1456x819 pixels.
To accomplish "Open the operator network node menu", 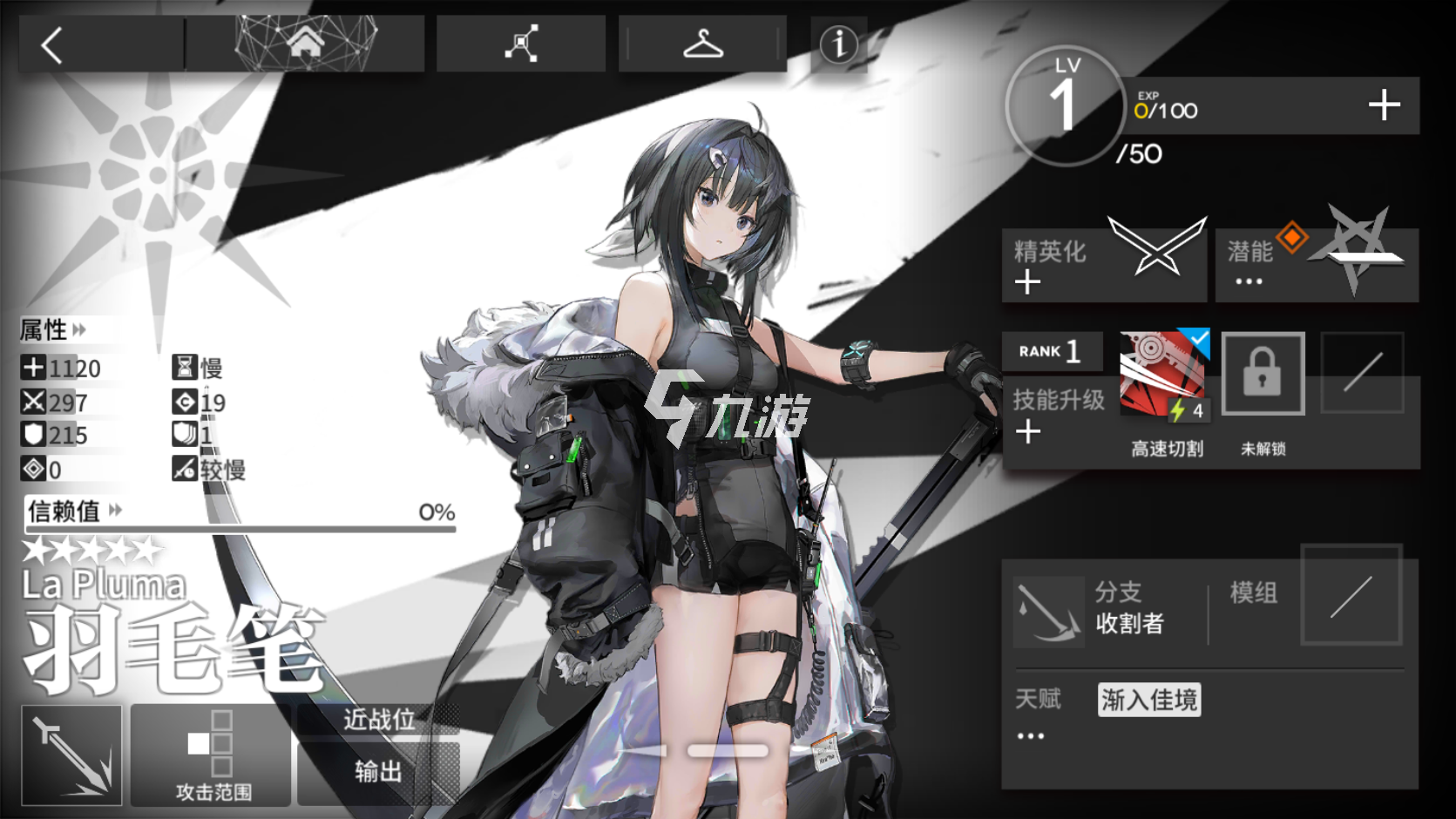I will point(521,44).
